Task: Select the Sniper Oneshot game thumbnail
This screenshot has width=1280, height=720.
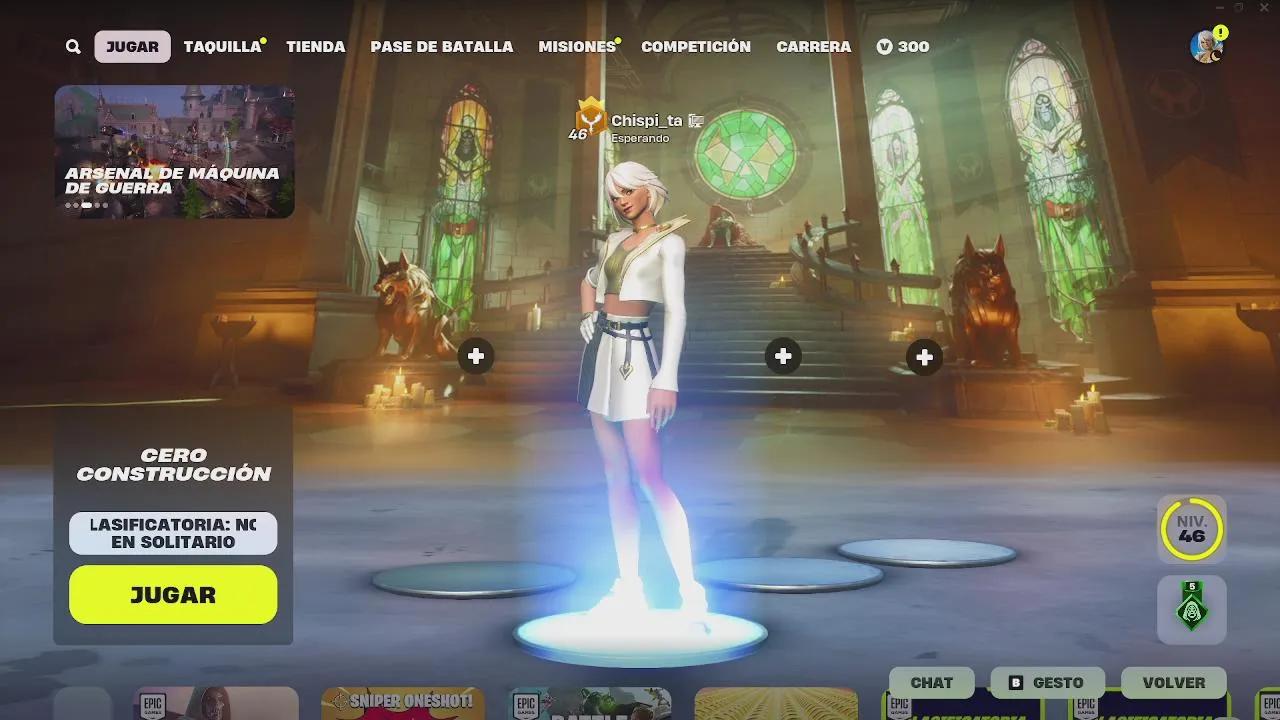Action: (403, 703)
